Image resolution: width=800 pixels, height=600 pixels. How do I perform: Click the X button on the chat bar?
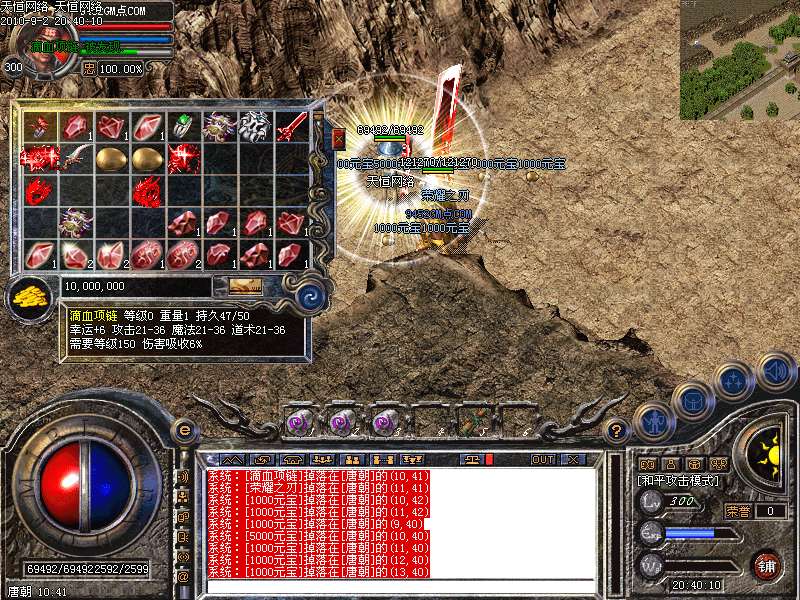pos(573,459)
